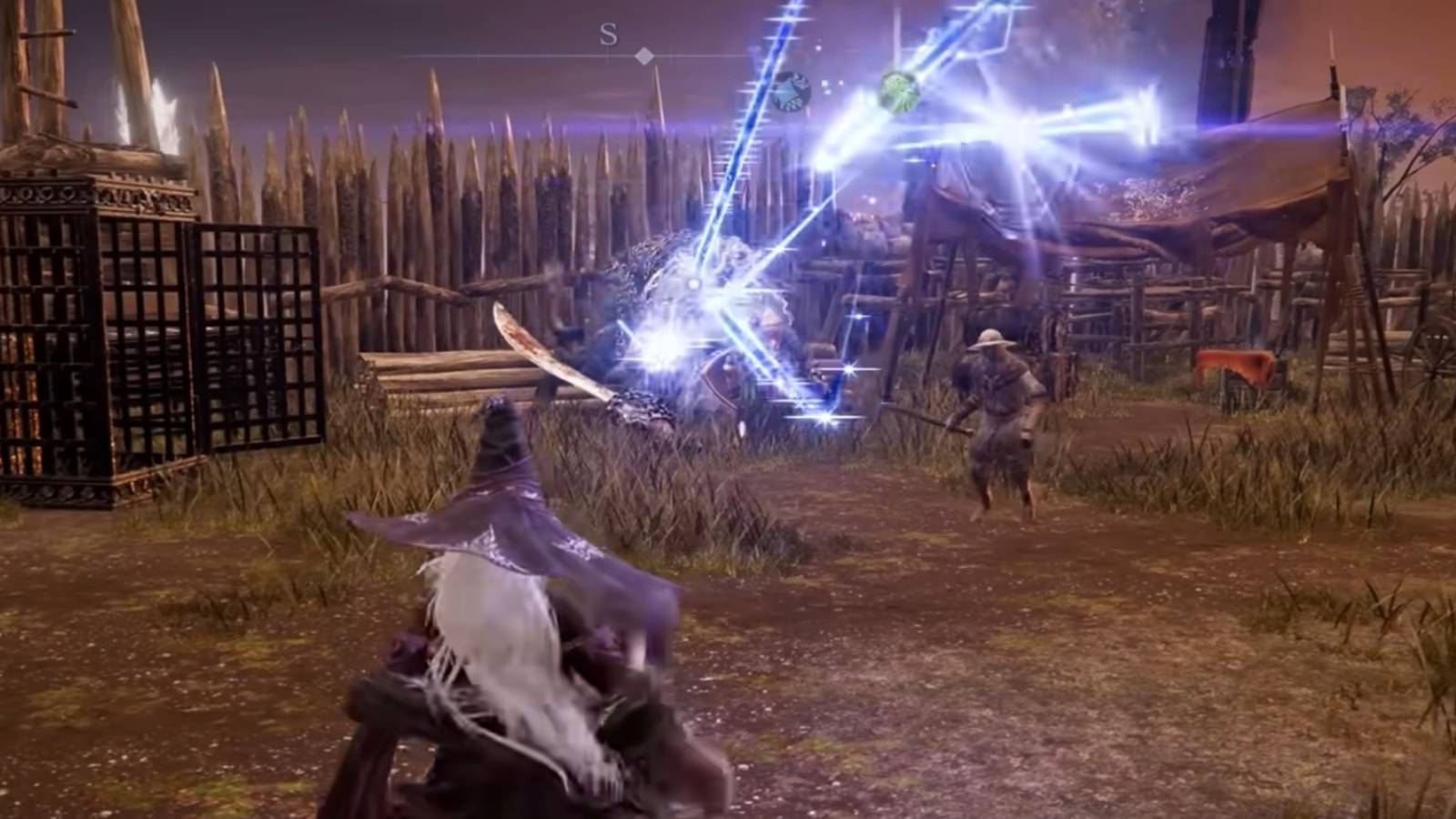This screenshot has height=819, width=1456.
Task: Select the blue frost status effect icon
Action: click(x=792, y=91)
